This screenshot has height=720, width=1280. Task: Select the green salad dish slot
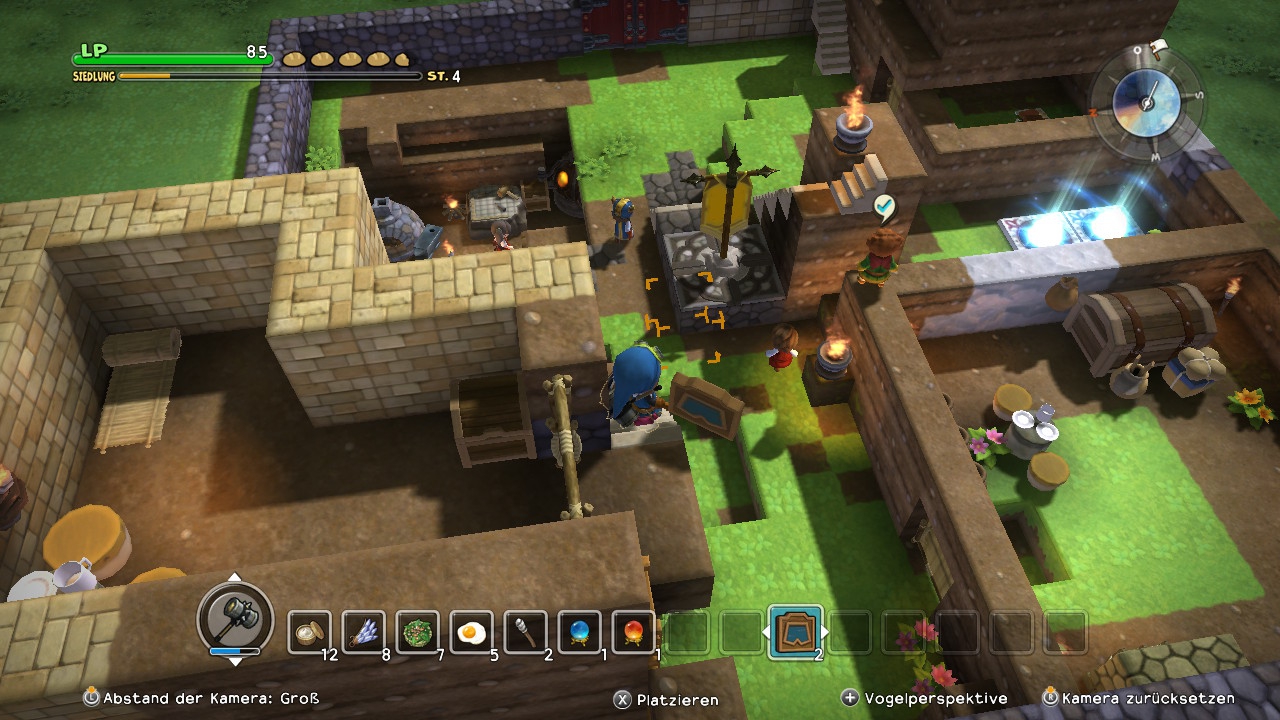click(x=417, y=632)
